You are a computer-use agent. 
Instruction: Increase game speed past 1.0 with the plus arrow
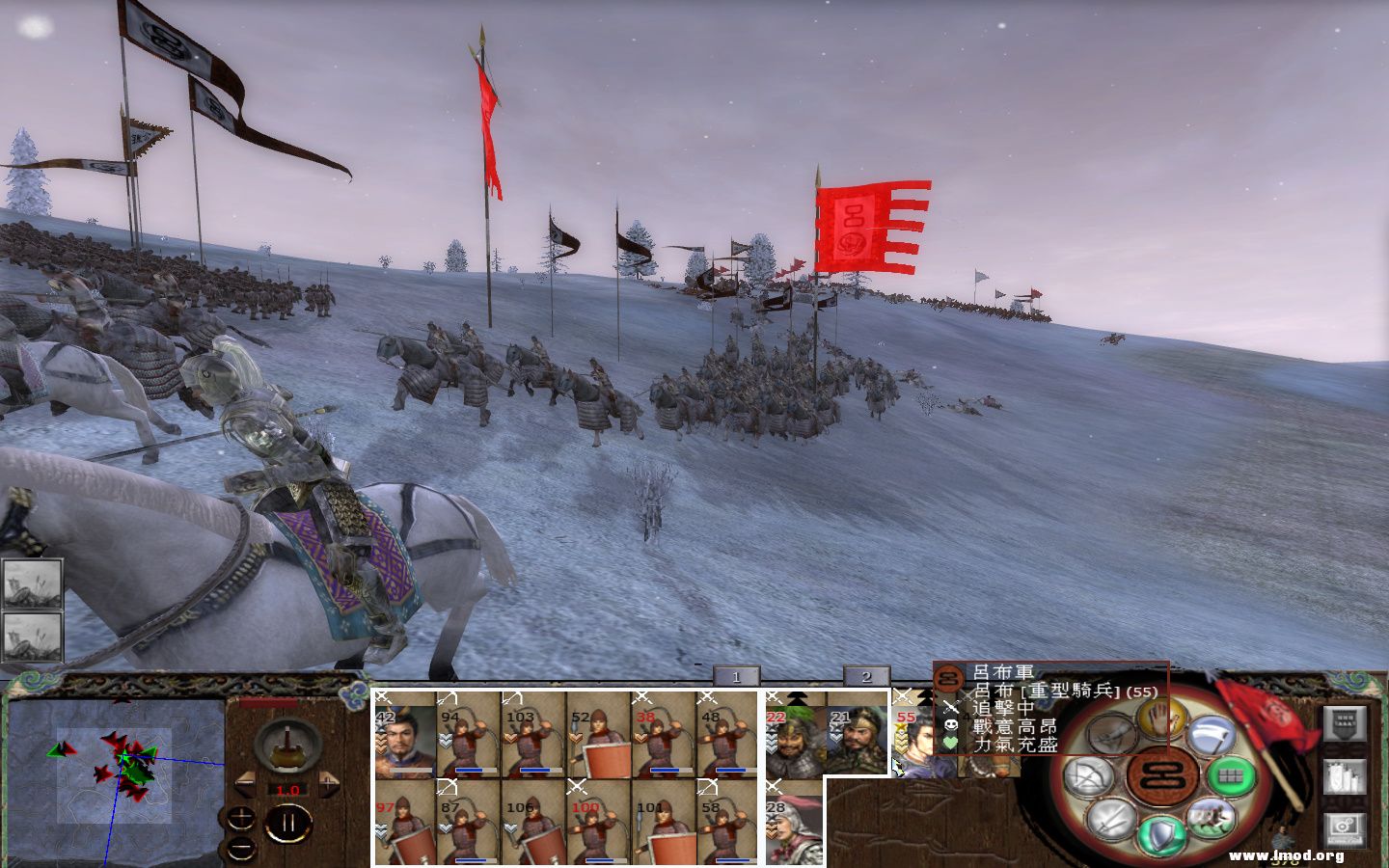[328, 783]
